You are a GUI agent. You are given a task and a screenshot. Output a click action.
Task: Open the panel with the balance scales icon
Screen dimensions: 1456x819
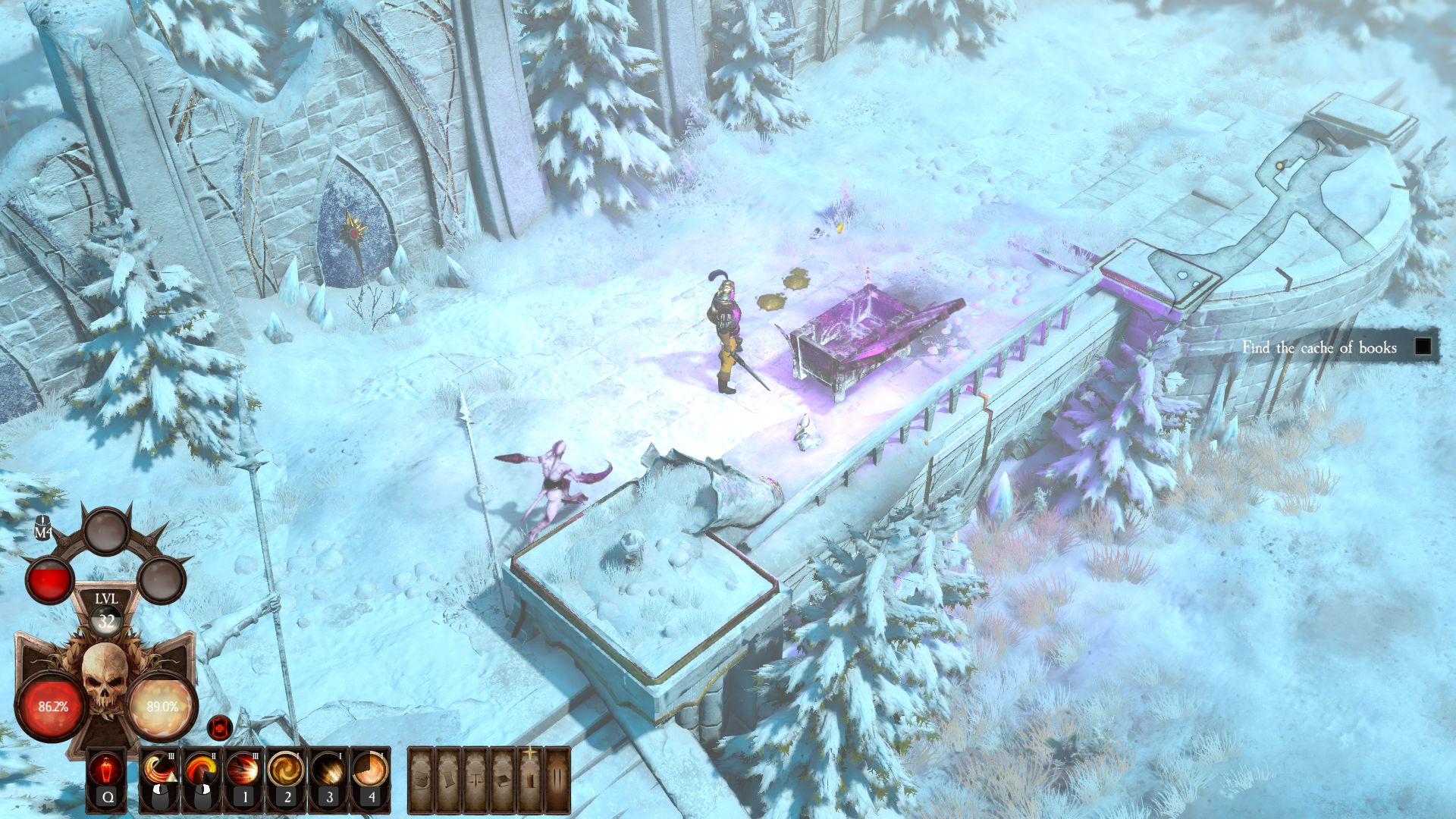(x=475, y=779)
